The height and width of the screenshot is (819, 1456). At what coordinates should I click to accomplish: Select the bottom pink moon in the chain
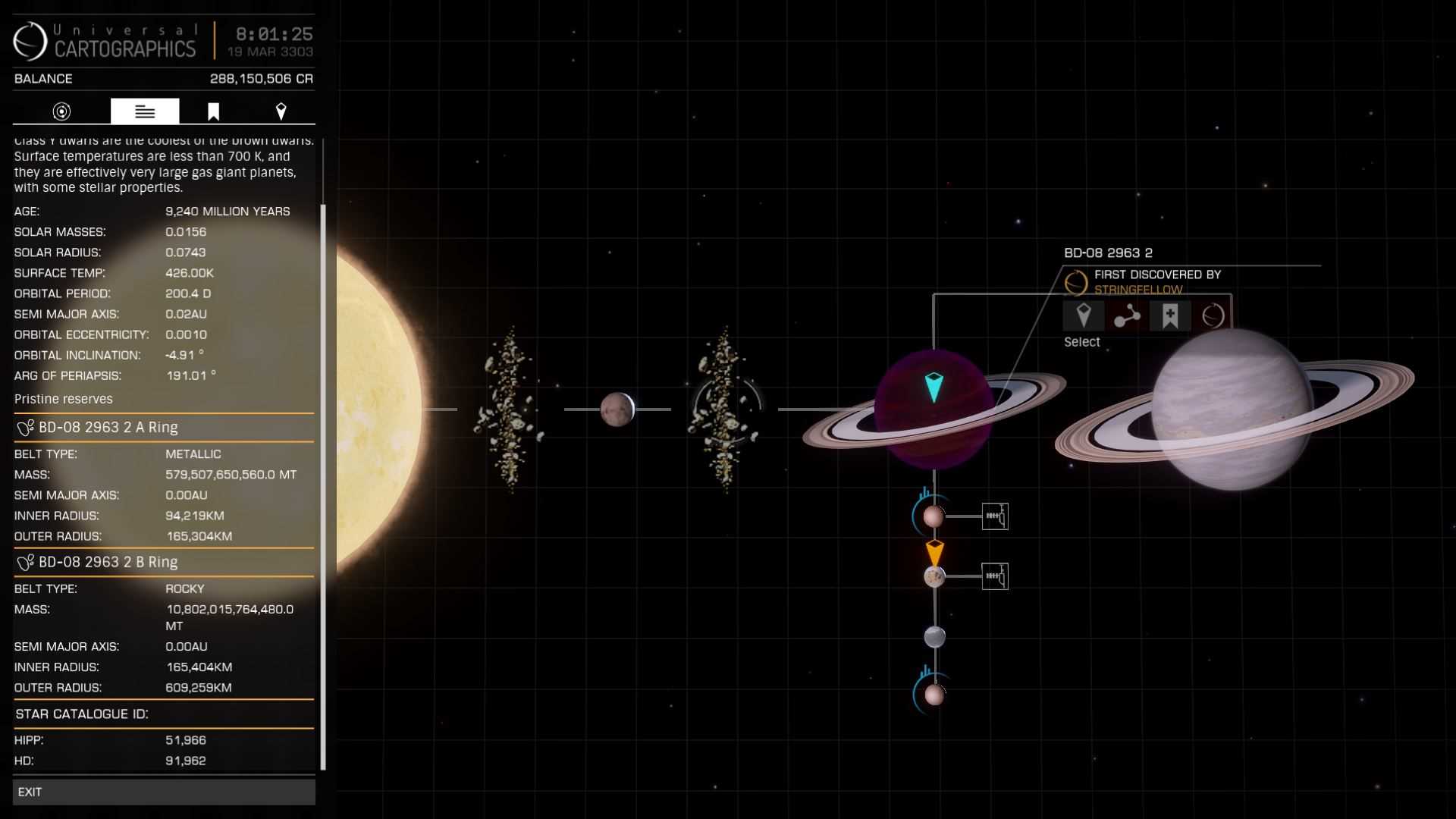934,695
